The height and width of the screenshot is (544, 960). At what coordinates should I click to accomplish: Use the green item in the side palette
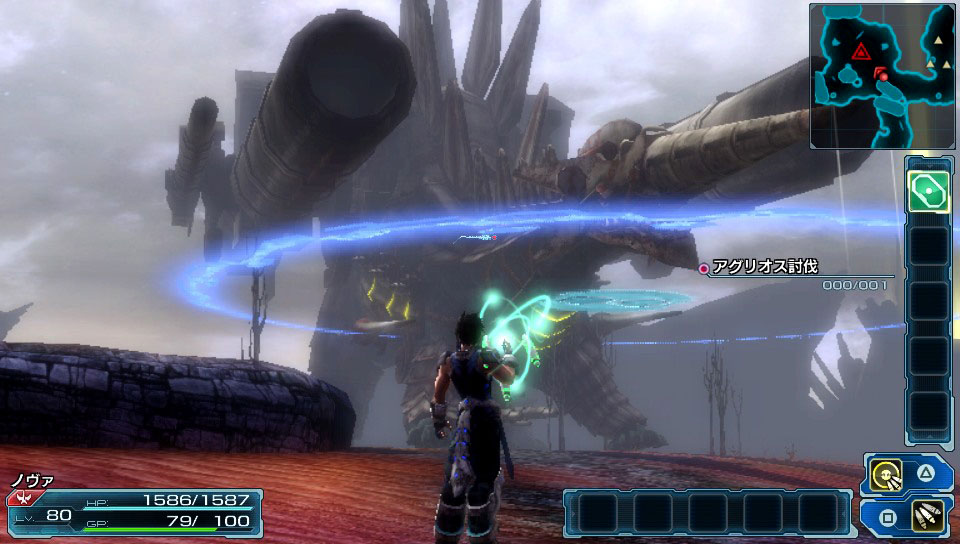click(x=928, y=191)
